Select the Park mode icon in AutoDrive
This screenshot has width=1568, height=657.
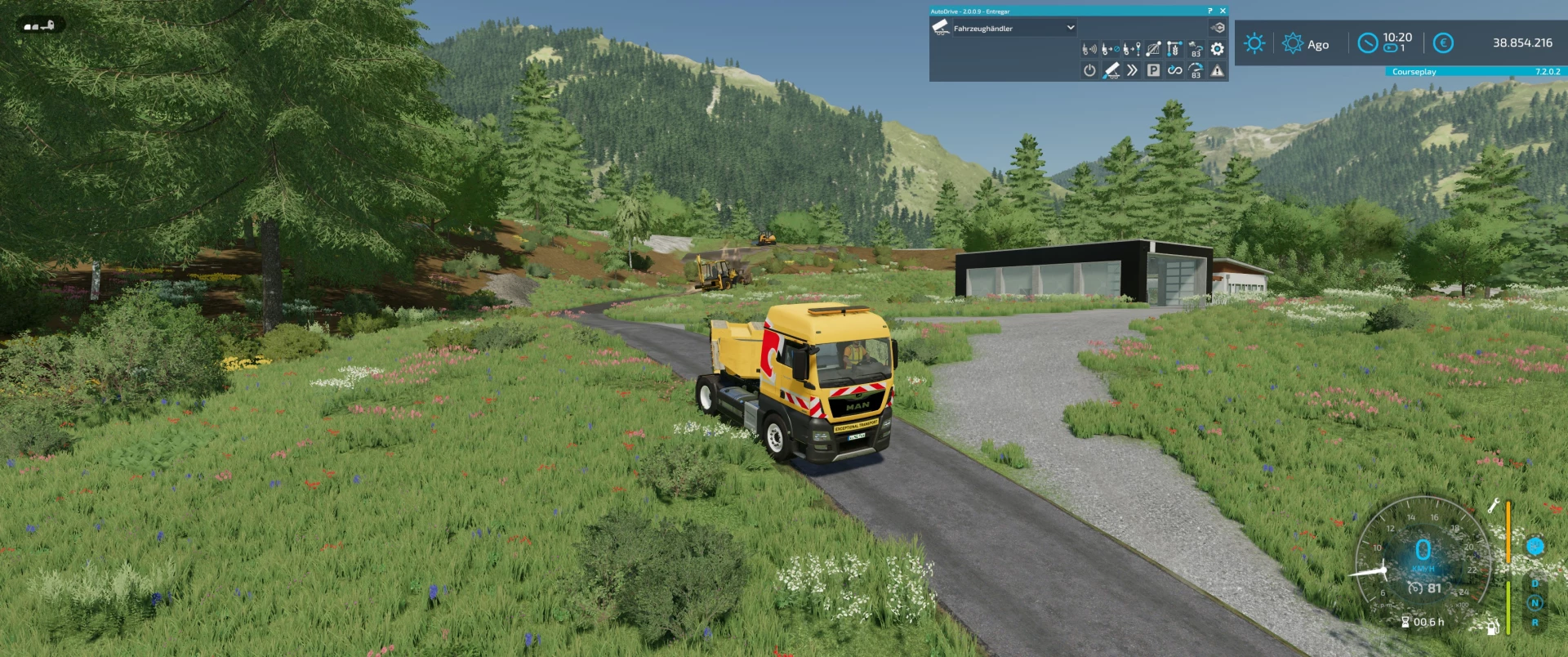pos(1152,71)
